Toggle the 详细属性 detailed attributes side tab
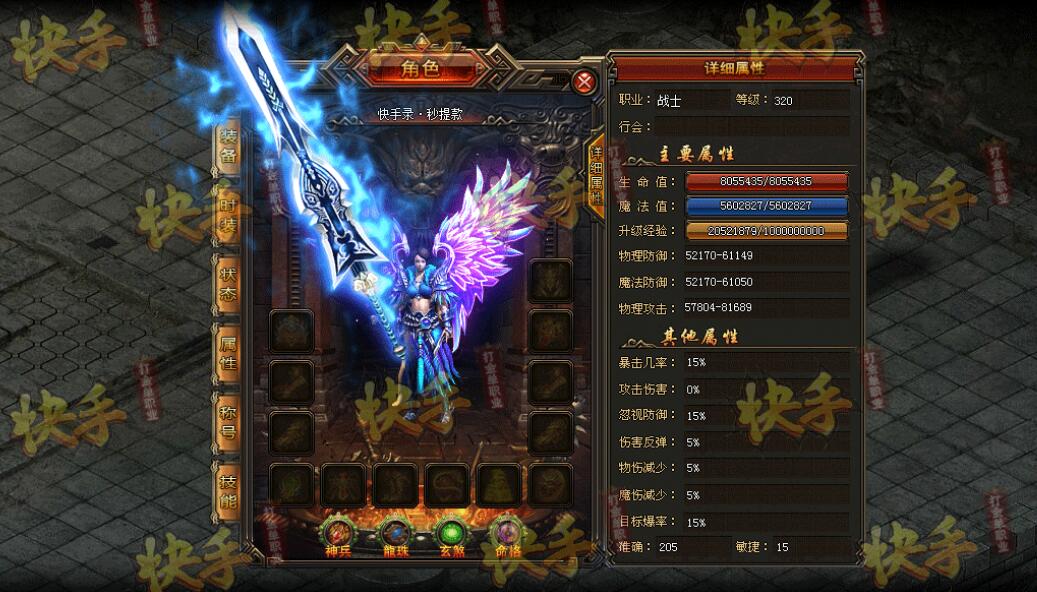This screenshot has width=1037, height=592. (596, 174)
